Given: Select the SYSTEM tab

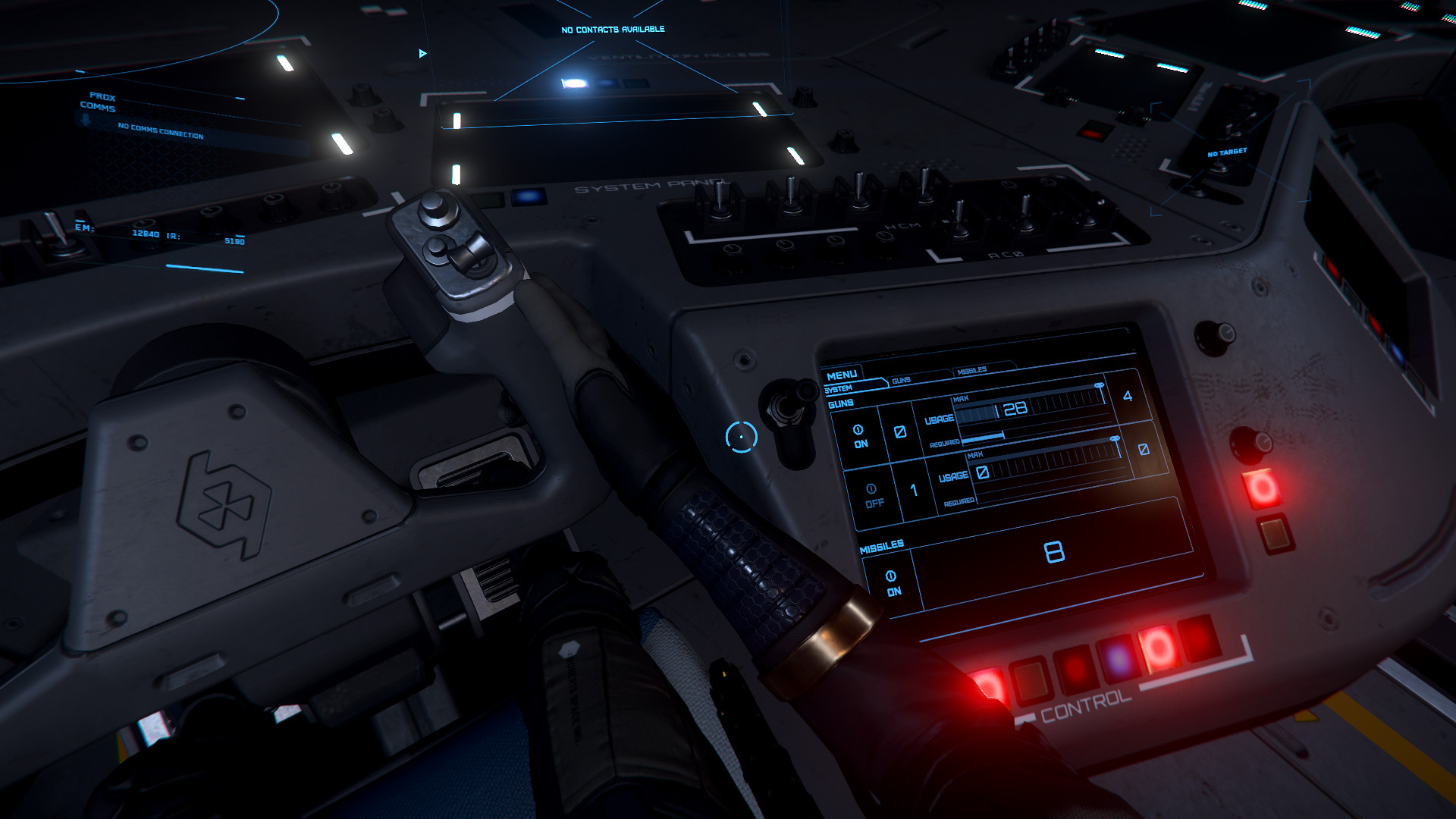Looking at the screenshot, I should click(x=839, y=389).
